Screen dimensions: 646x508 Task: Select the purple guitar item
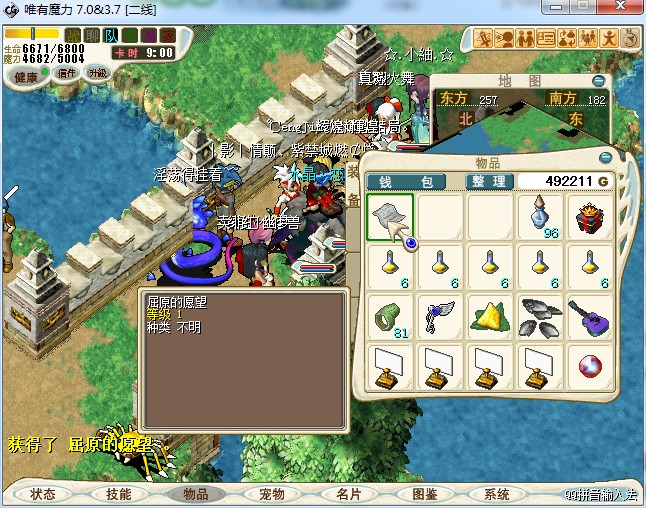(x=591, y=317)
